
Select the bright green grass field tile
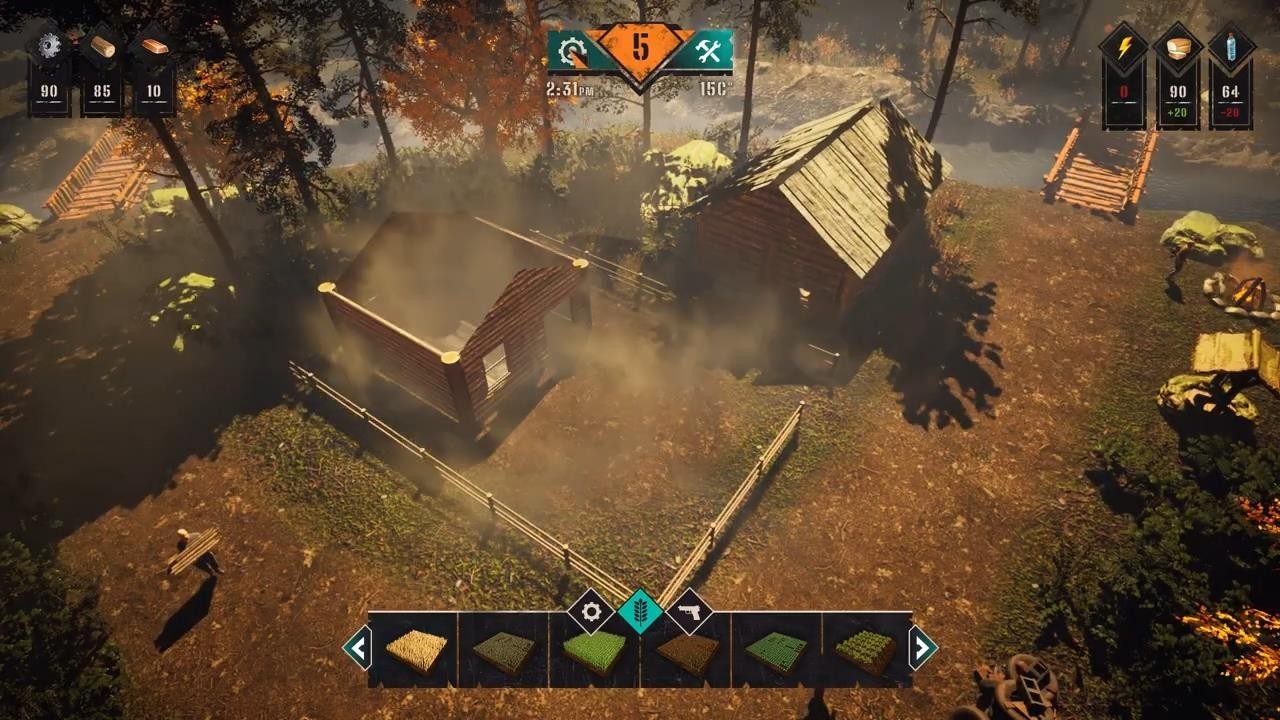coord(594,651)
